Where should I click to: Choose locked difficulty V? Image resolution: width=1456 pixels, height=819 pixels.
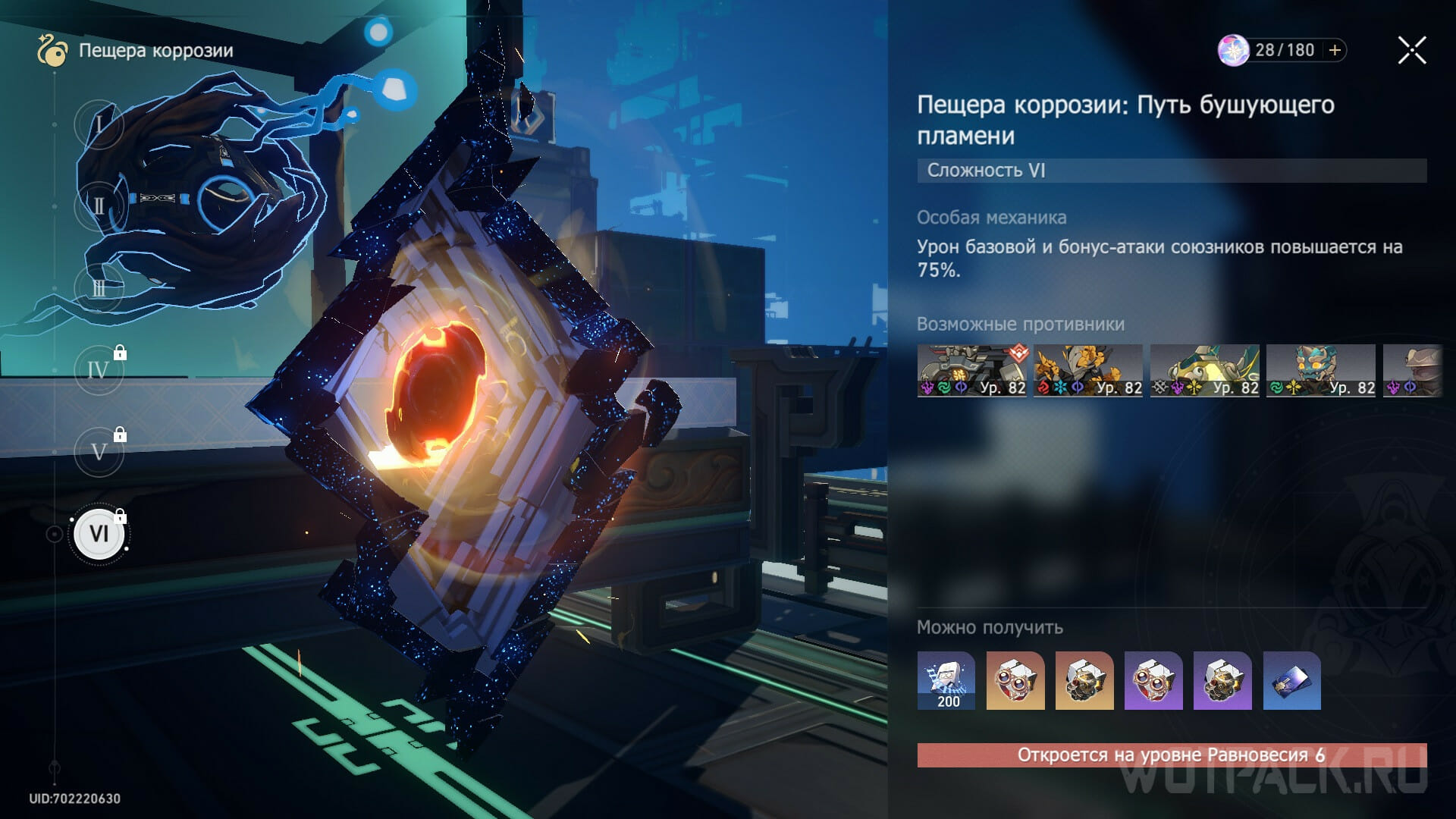point(99,452)
